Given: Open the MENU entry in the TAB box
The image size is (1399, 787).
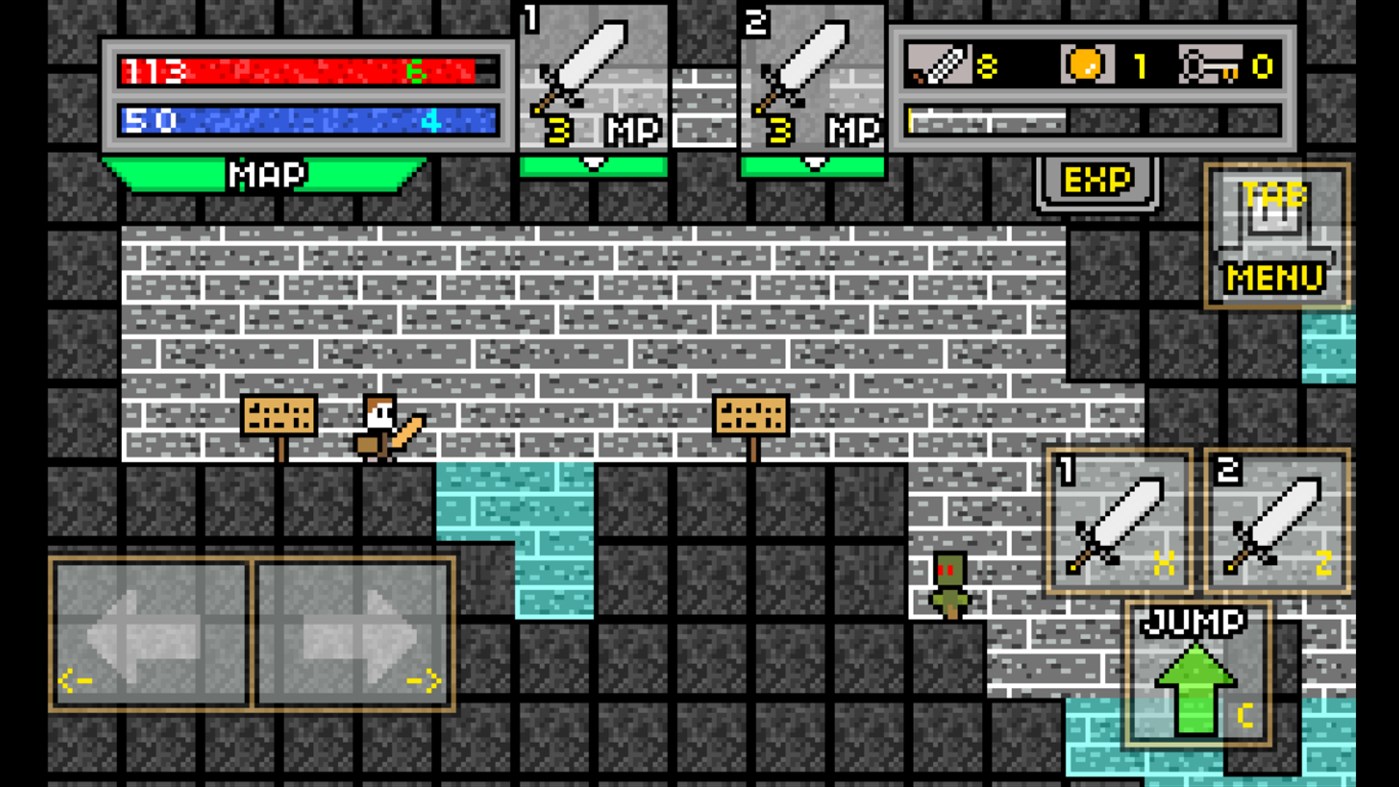Looking at the screenshot, I should tap(1276, 277).
